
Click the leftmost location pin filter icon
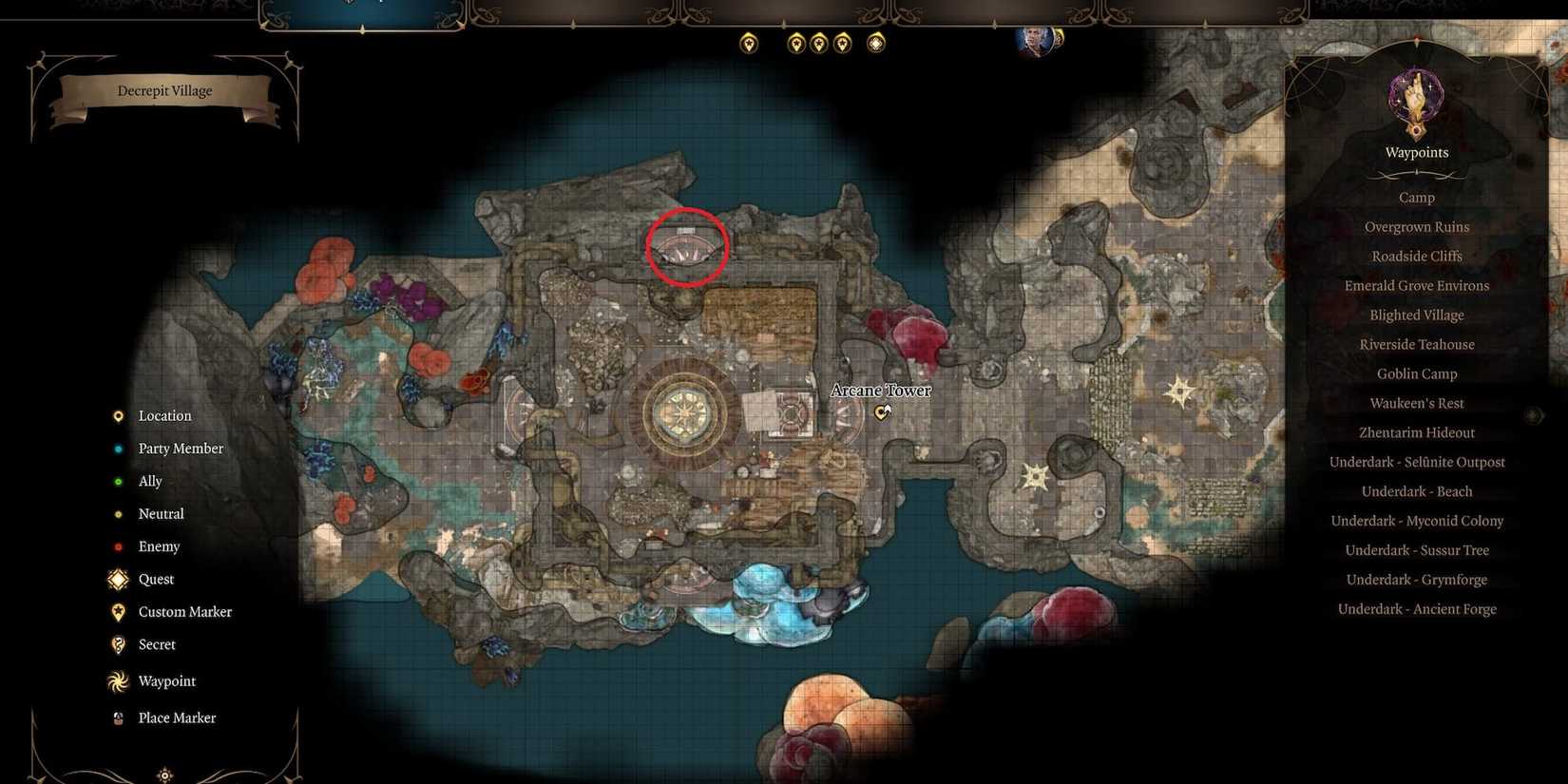(x=748, y=42)
